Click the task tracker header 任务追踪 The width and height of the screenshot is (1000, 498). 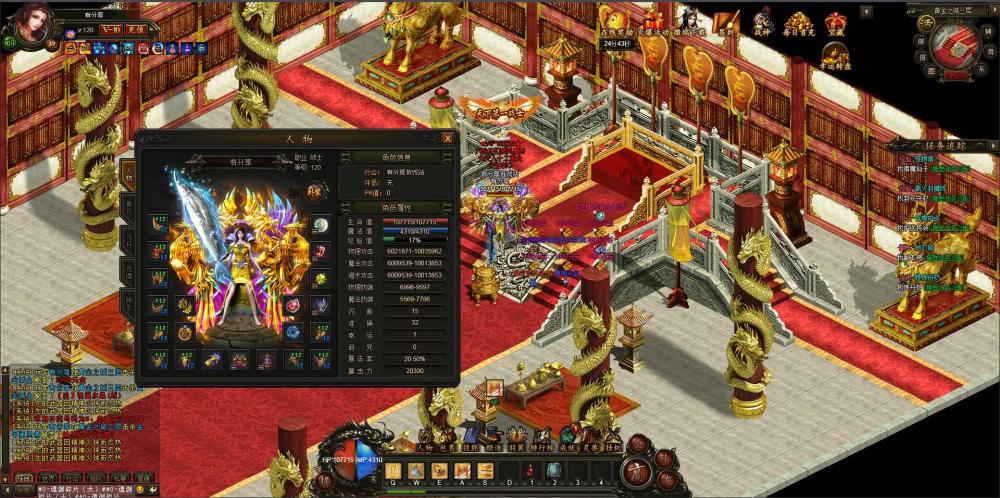coord(935,145)
